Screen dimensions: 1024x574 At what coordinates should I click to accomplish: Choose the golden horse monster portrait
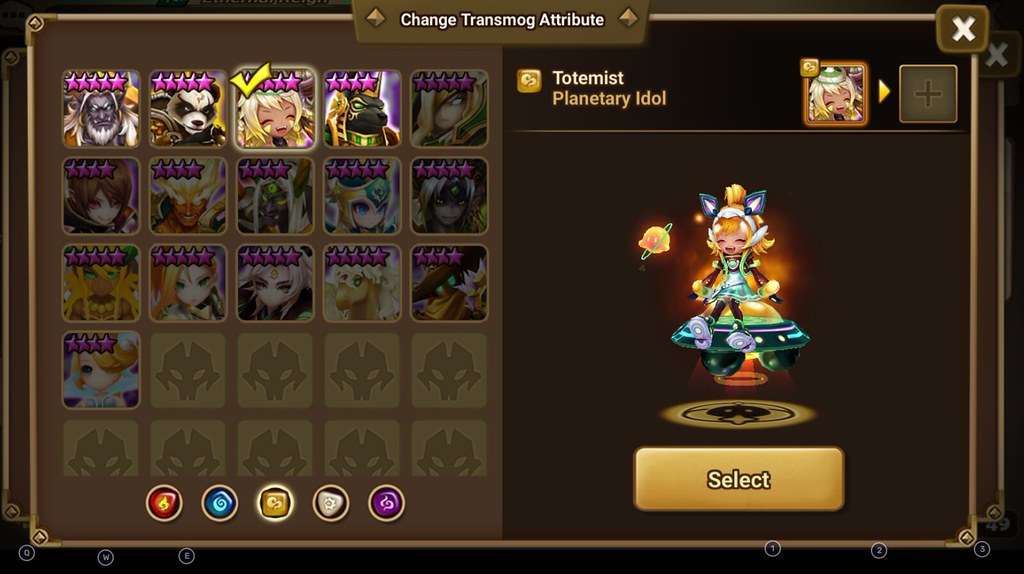pos(362,284)
